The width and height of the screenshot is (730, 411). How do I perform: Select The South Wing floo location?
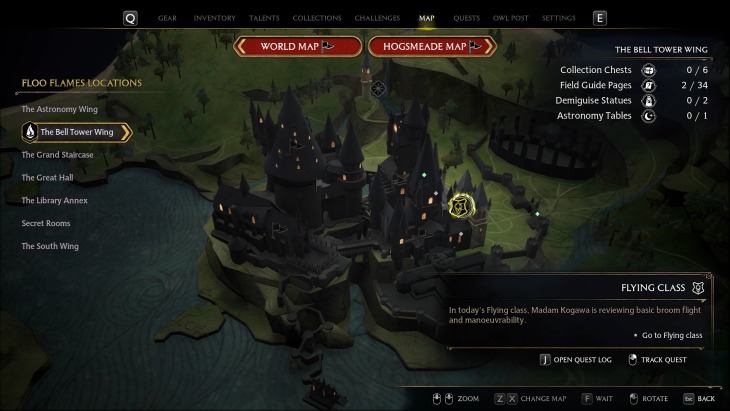click(50, 246)
